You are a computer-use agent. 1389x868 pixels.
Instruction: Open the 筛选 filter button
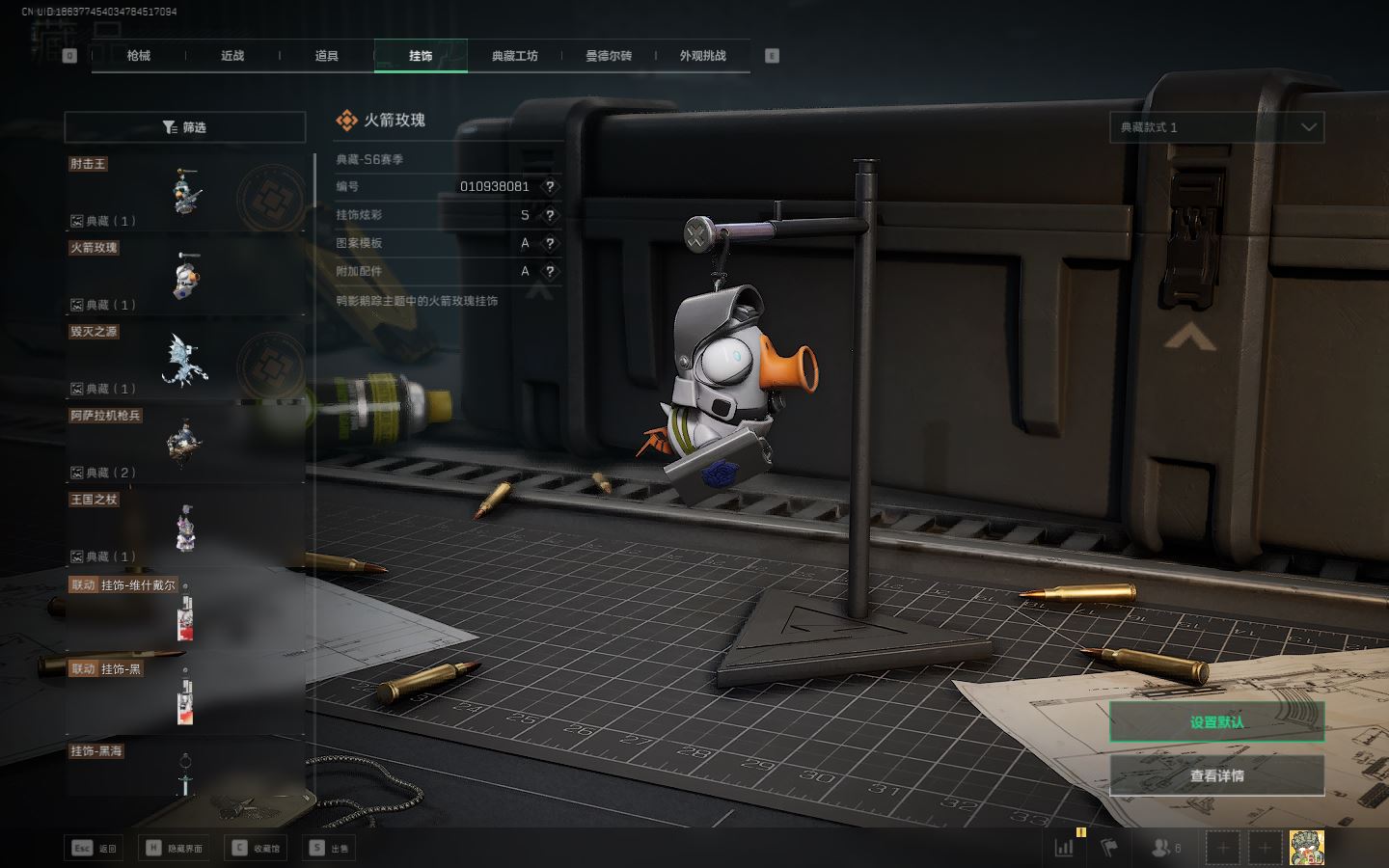(x=185, y=127)
